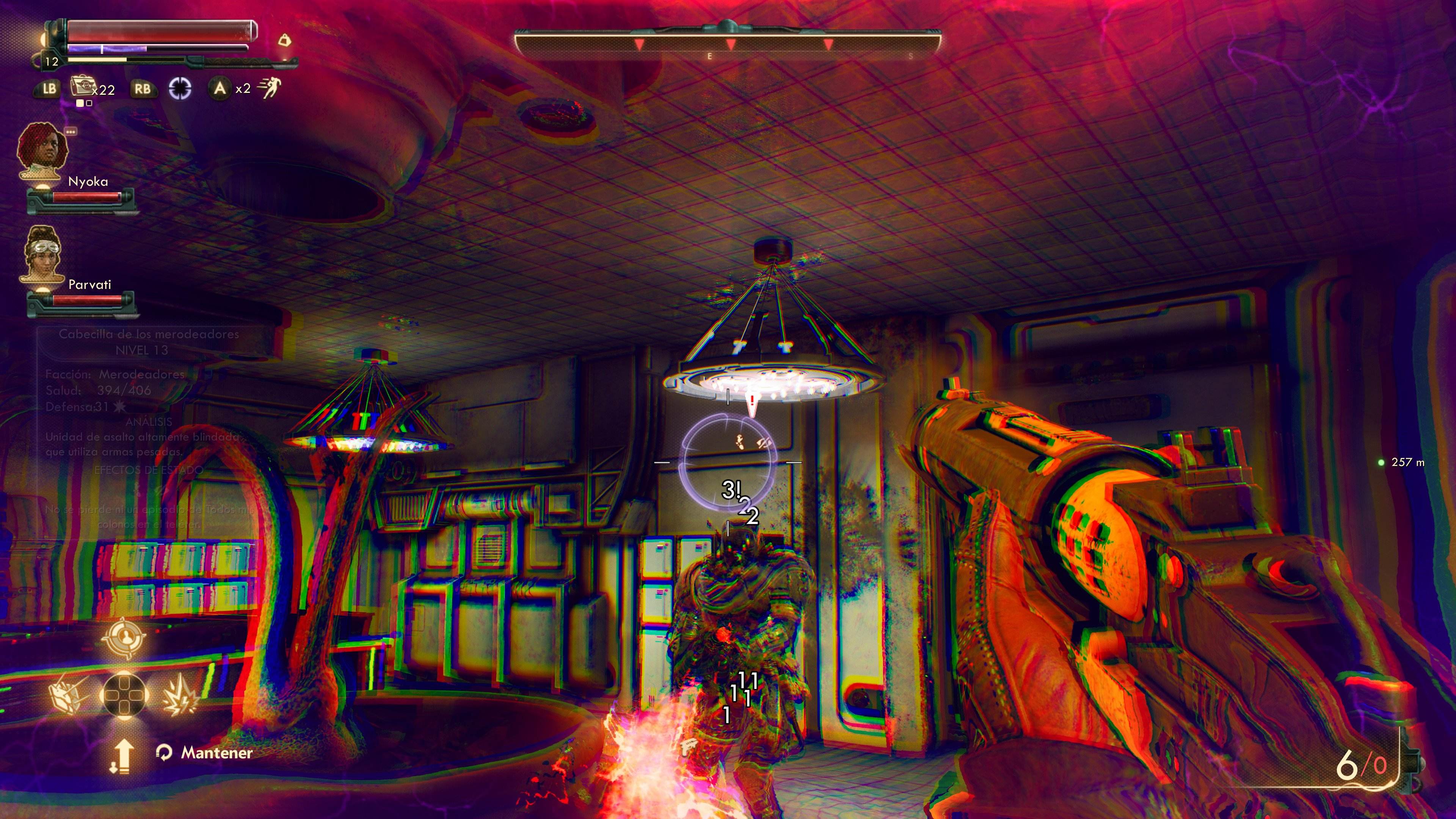This screenshot has height=819, width=1456.
Task: Select the carry weight bag icon
Action: pos(284,41)
